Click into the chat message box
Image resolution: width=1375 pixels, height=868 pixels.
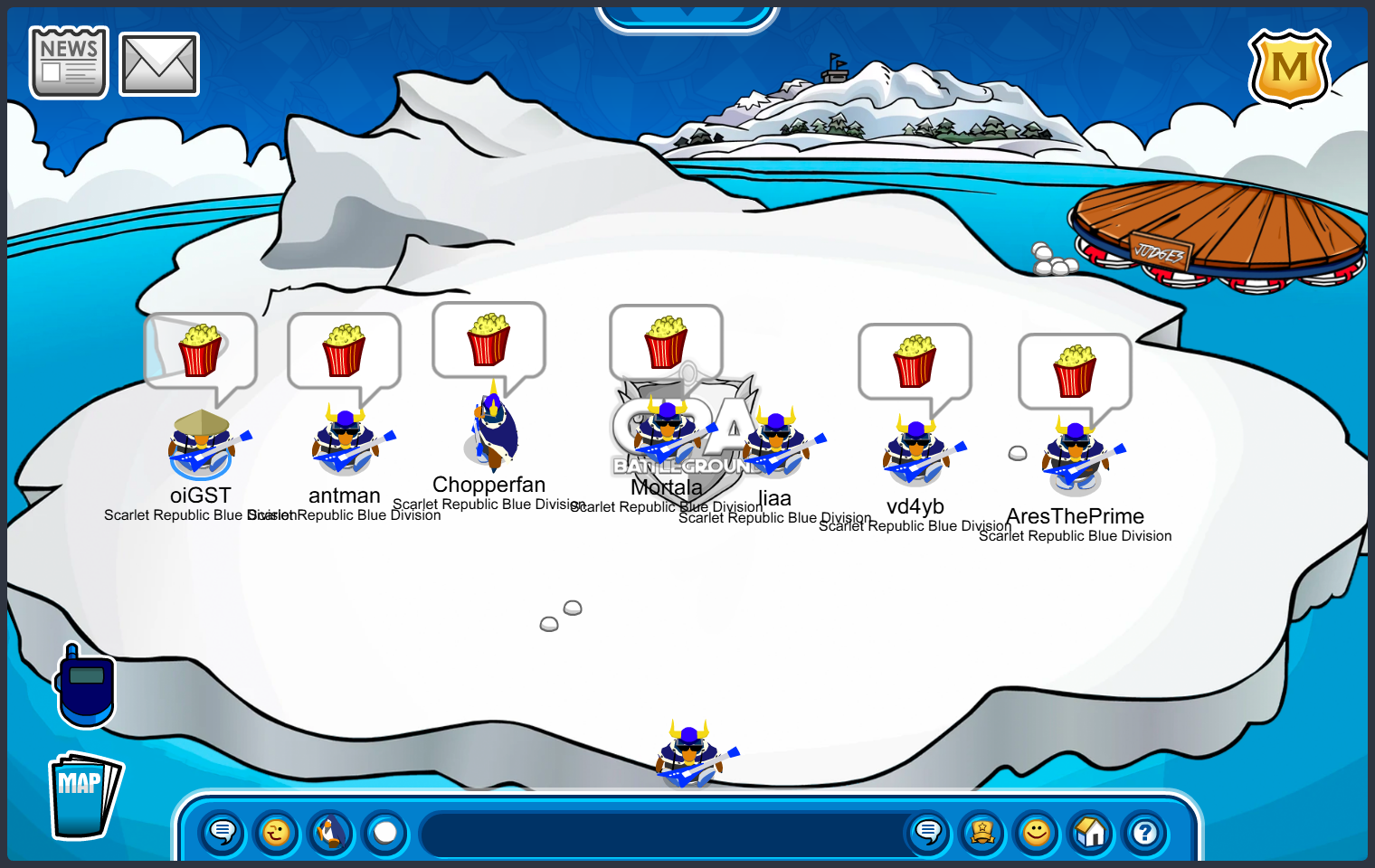665,834
